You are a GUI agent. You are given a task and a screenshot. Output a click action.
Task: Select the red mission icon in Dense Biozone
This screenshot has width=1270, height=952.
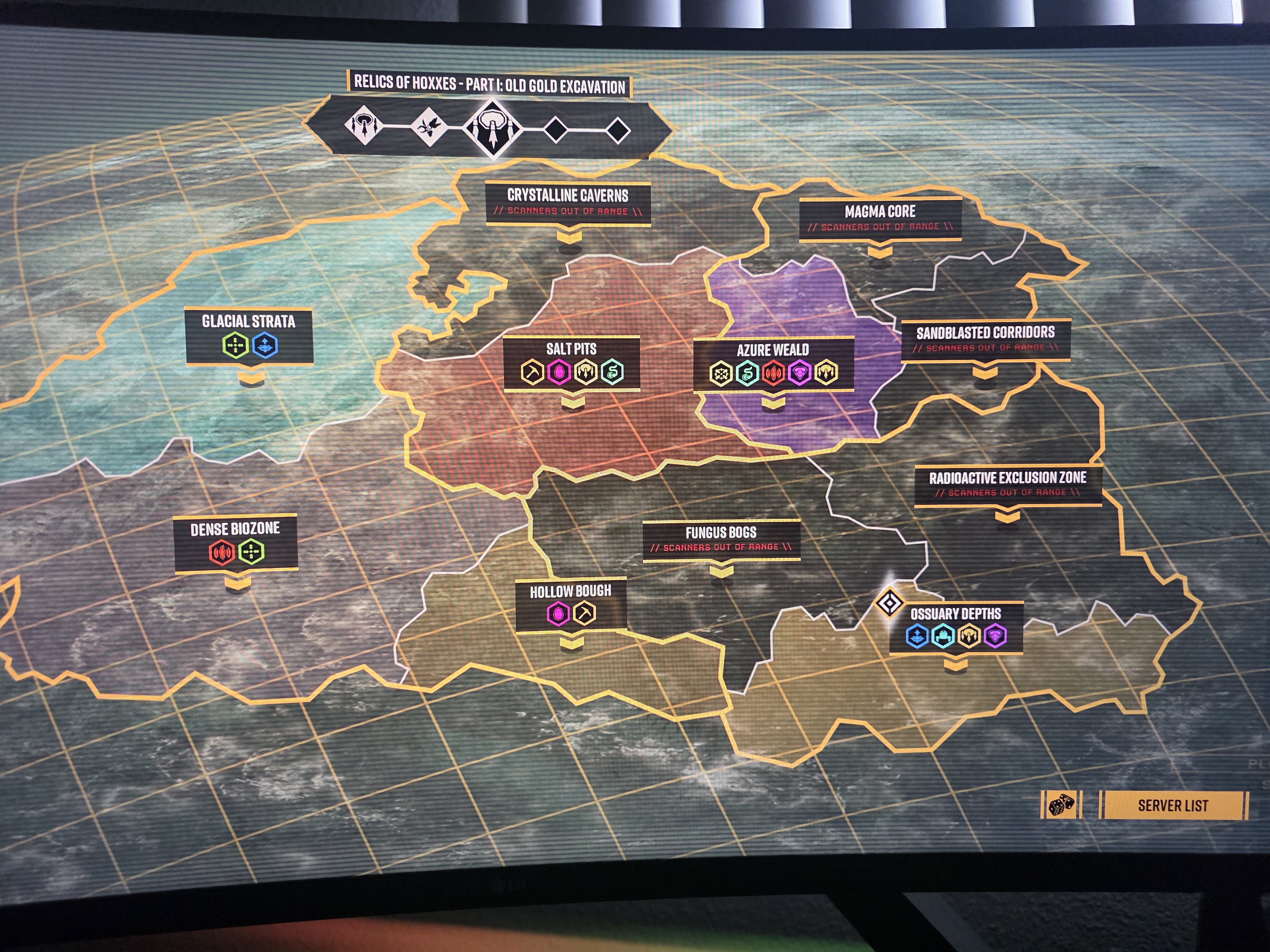pos(222,552)
